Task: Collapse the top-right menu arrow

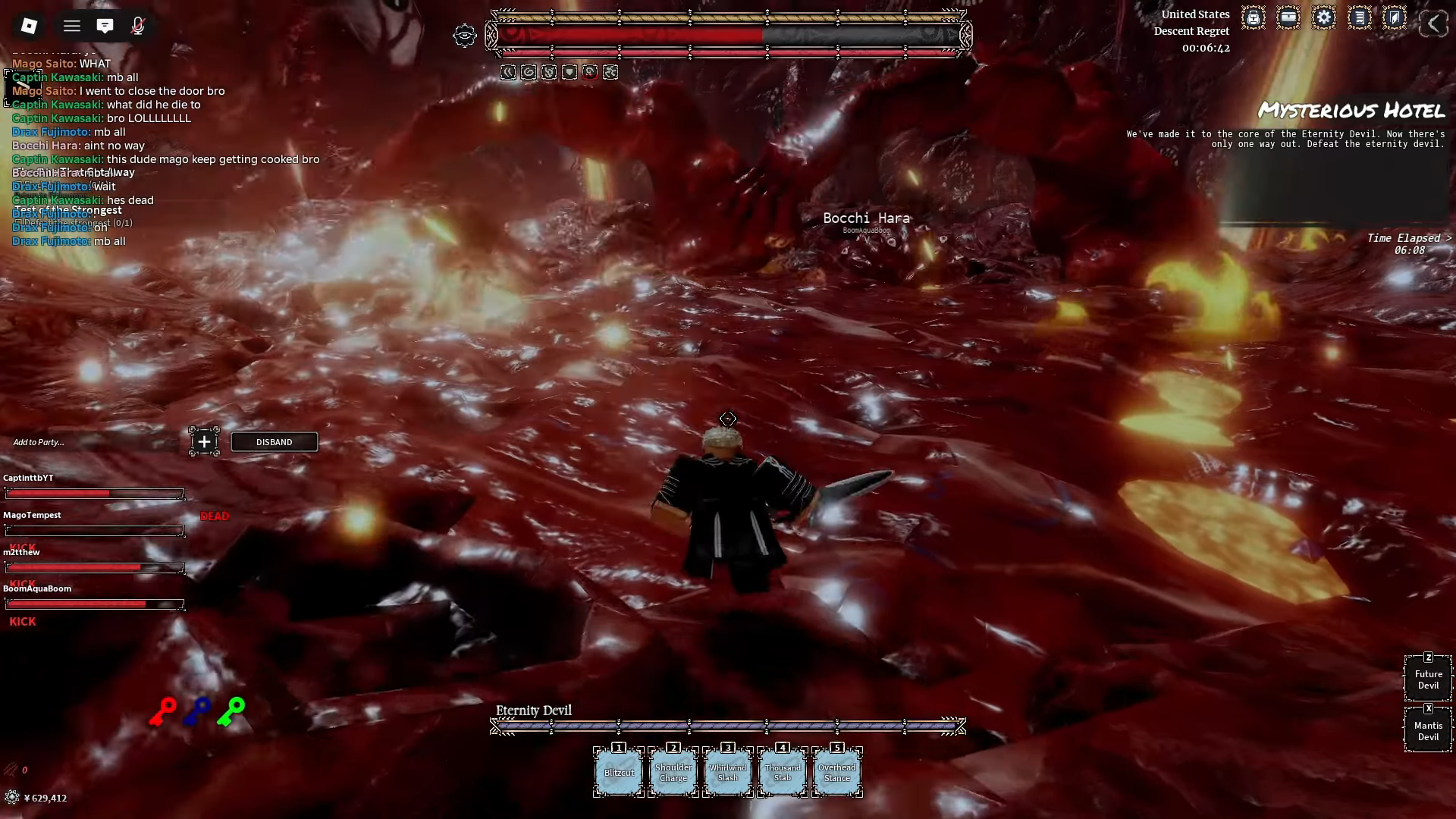Action: [x=1432, y=24]
